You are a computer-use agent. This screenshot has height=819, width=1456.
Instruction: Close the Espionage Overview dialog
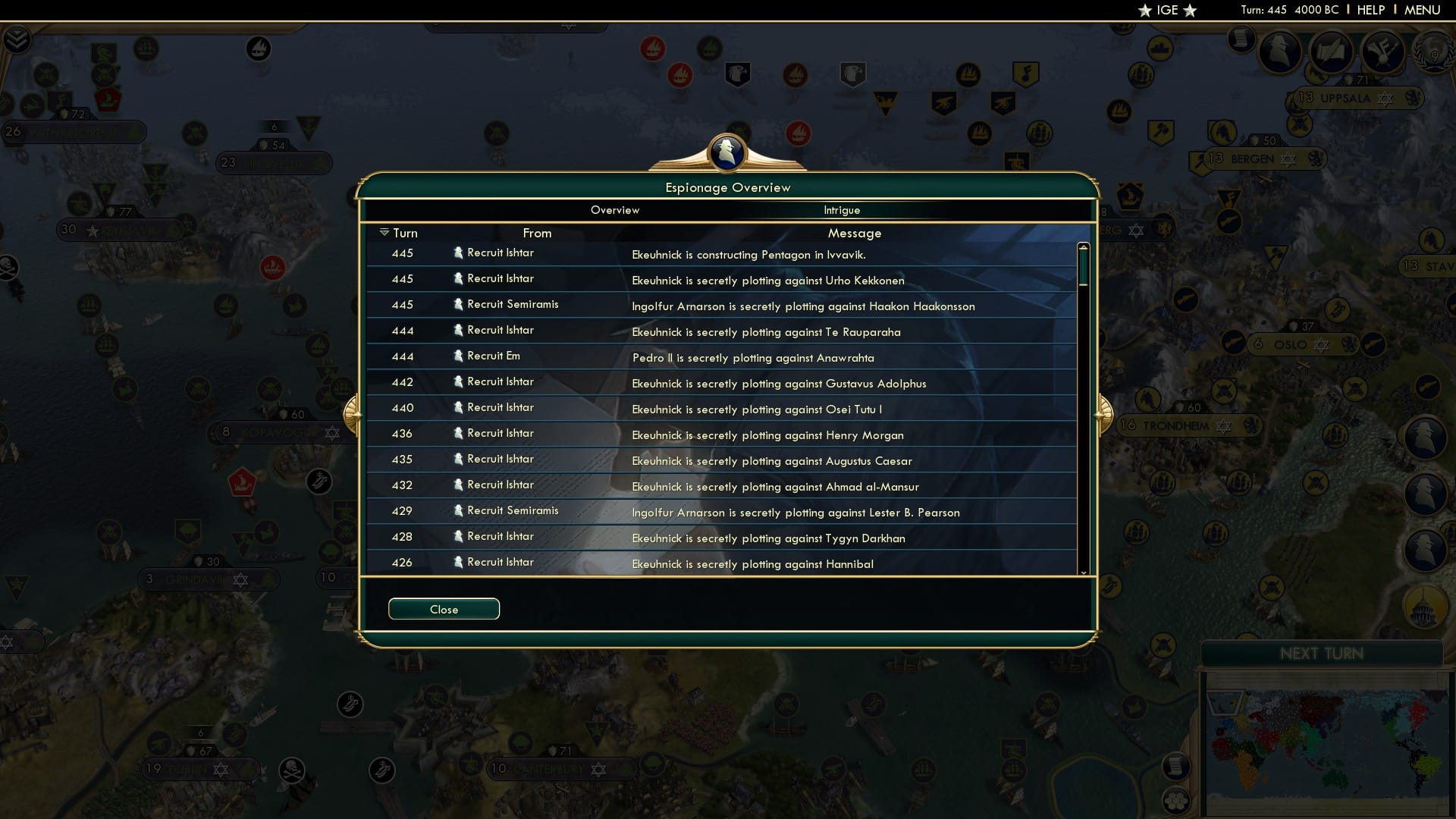coord(444,609)
